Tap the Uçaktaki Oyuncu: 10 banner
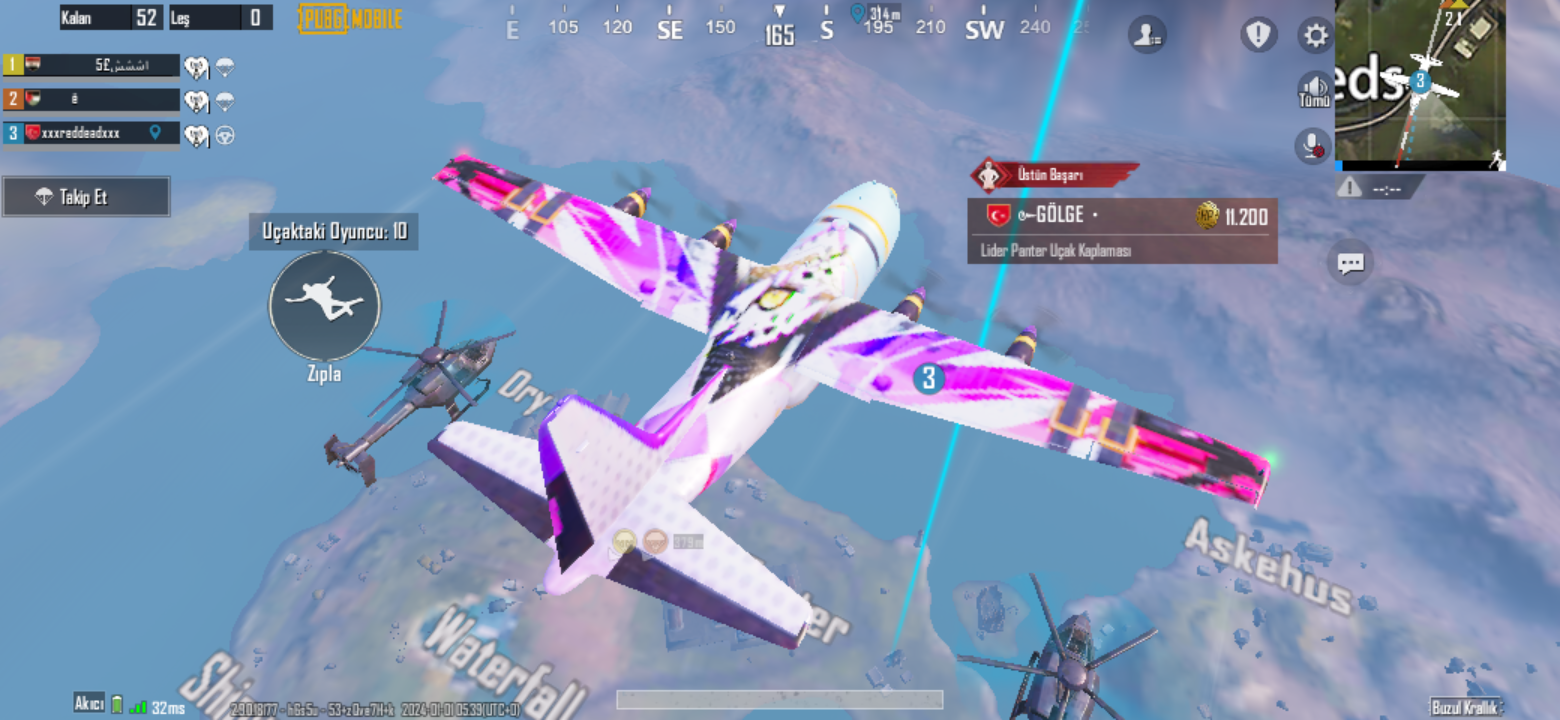The height and width of the screenshot is (720, 1560). pyautogui.click(x=335, y=231)
